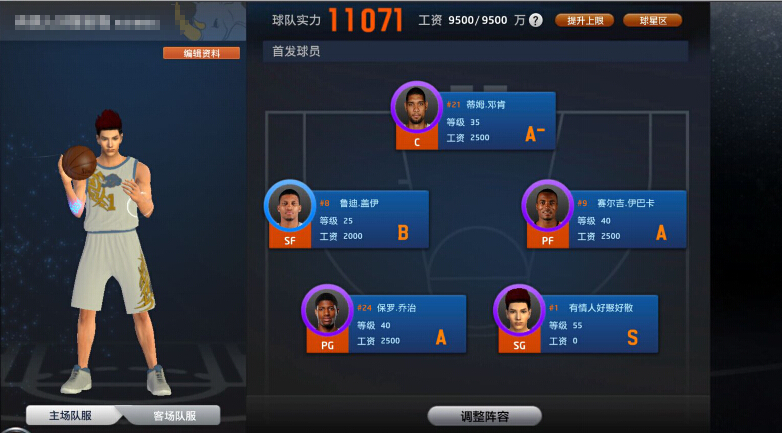782x433 pixels.
Task: Select shooting guard 有情人好聚好散 card
Action: [578, 323]
